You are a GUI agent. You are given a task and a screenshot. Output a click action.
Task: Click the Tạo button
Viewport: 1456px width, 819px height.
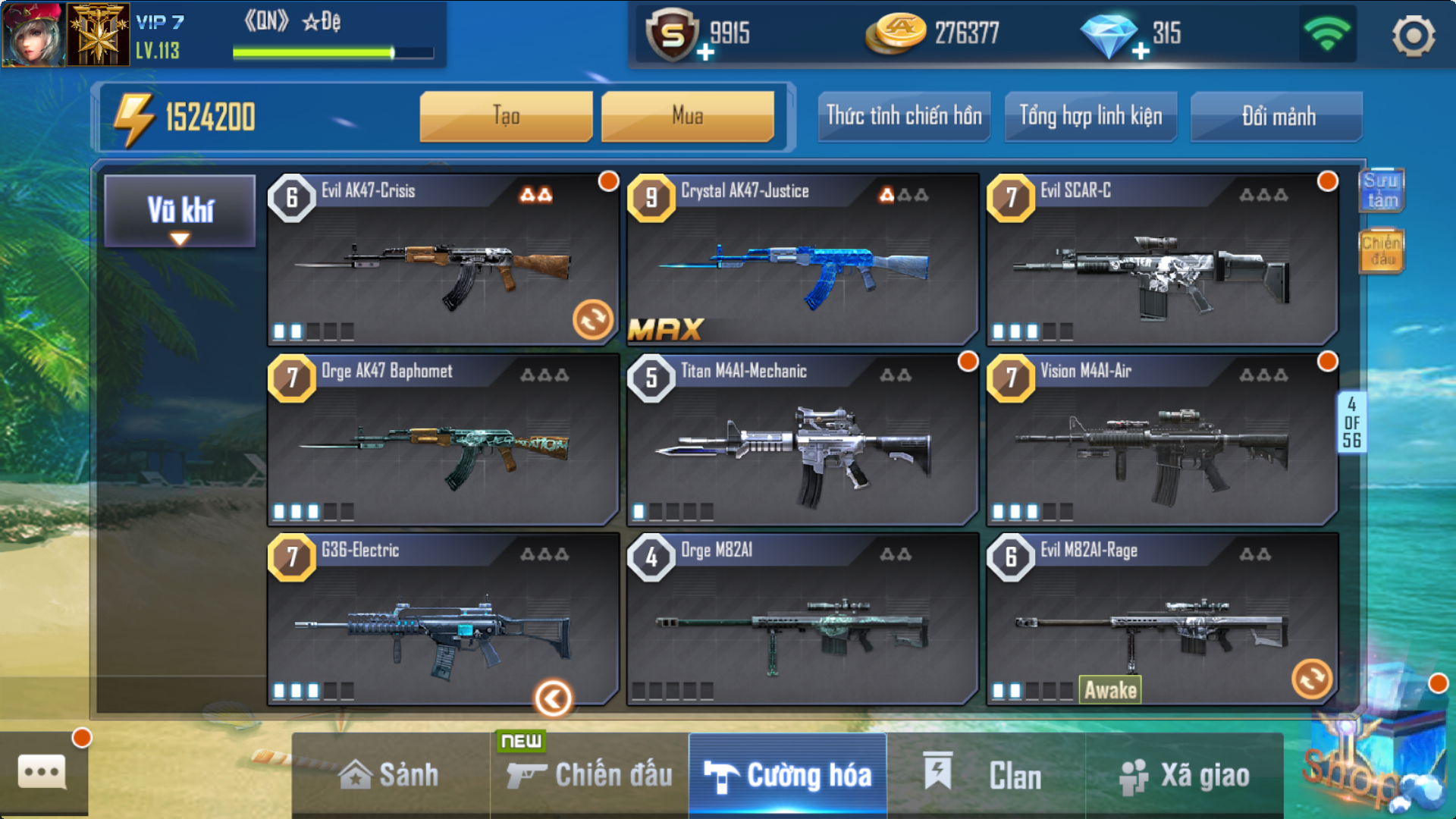(506, 116)
